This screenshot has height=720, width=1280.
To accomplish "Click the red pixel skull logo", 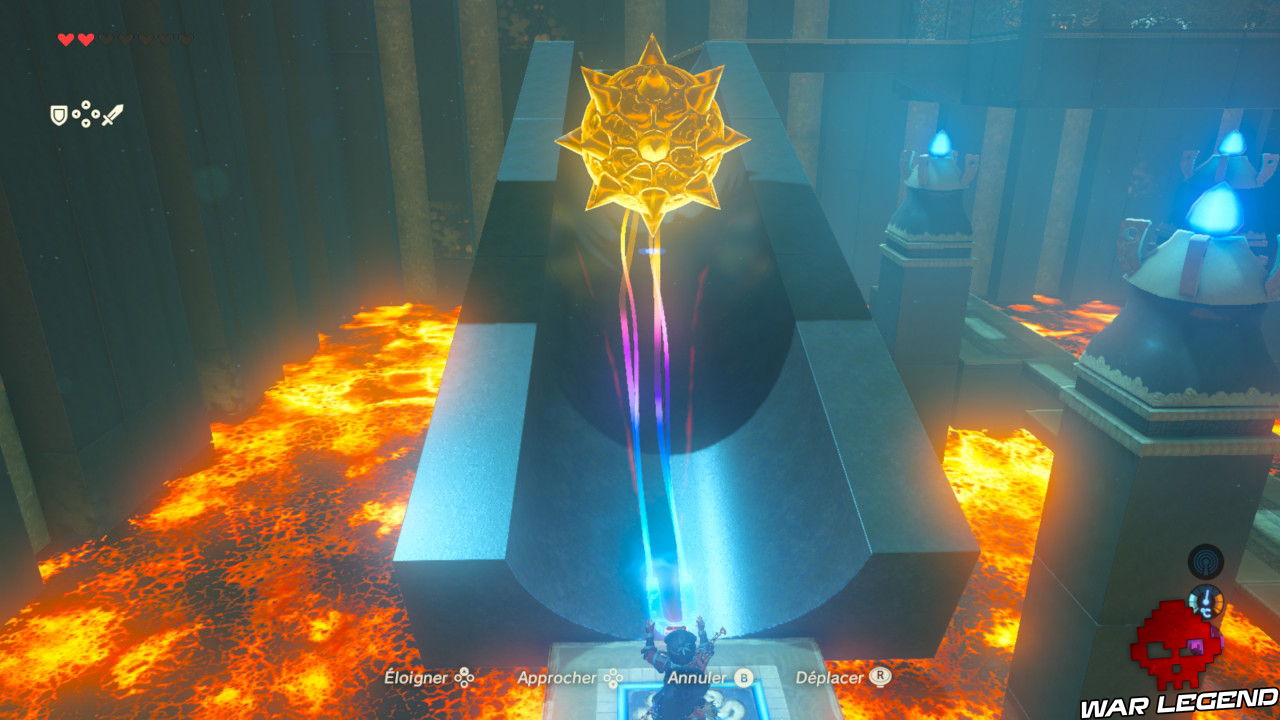I will (x=1176, y=665).
